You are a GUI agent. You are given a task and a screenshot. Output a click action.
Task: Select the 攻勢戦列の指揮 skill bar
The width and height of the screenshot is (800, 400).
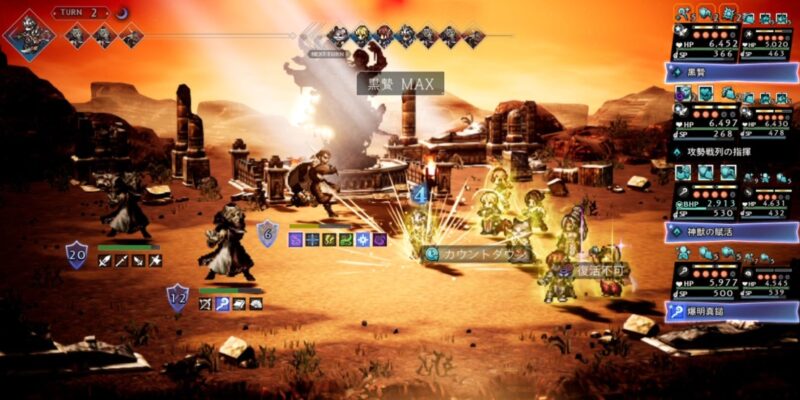pyautogui.click(x=732, y=151)
